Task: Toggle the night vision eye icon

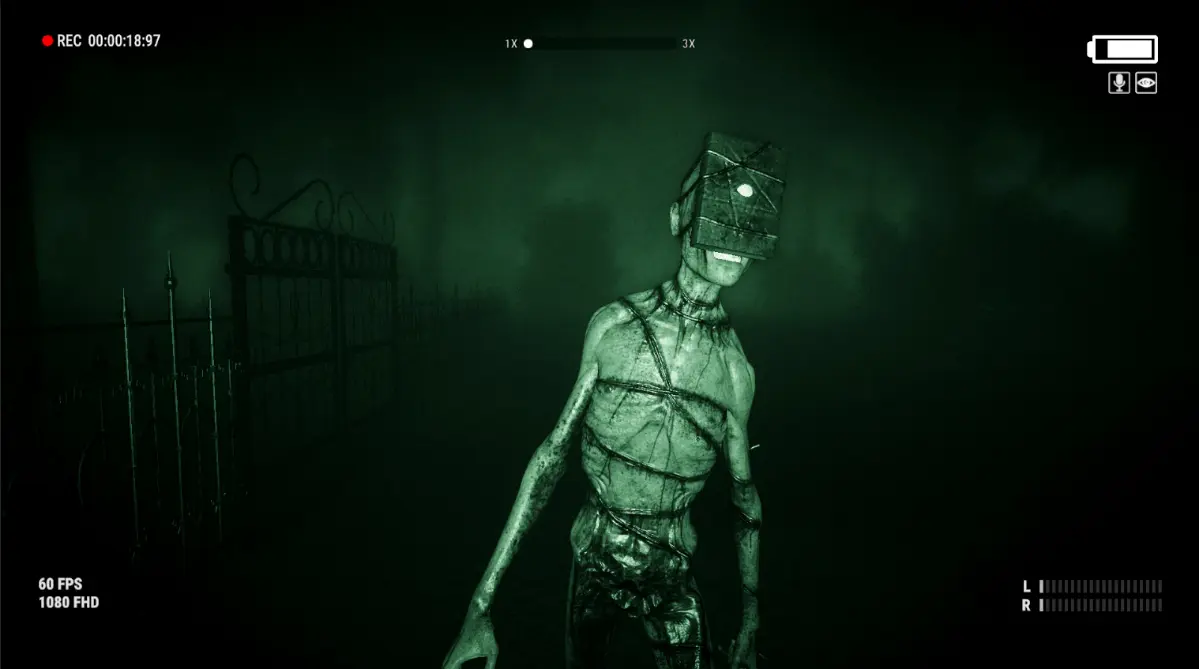Action: point(1146,83)
